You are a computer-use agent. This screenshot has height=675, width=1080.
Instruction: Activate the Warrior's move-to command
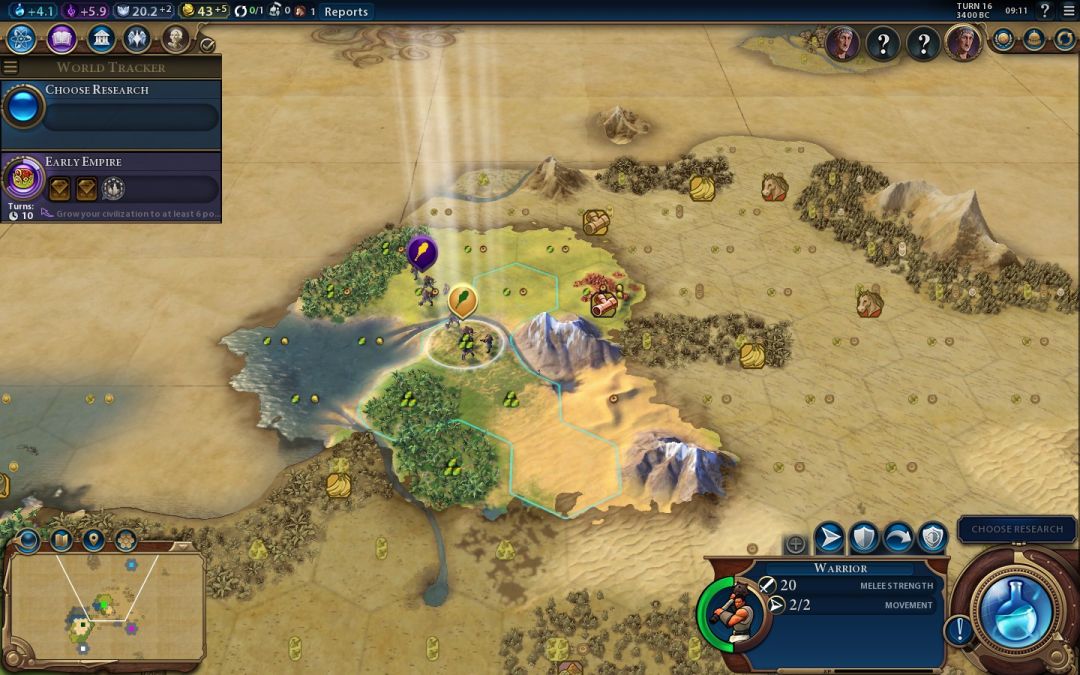[829, 538]
